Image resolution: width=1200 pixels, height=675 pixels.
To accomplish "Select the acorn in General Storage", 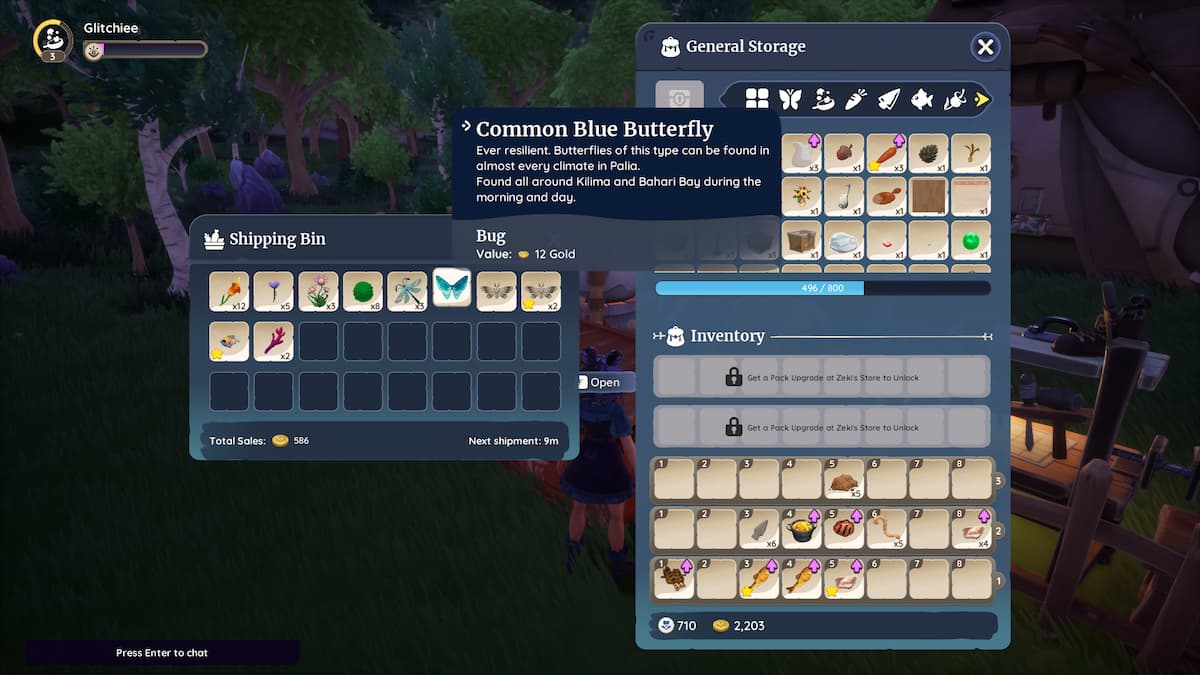I will [844, 153].
